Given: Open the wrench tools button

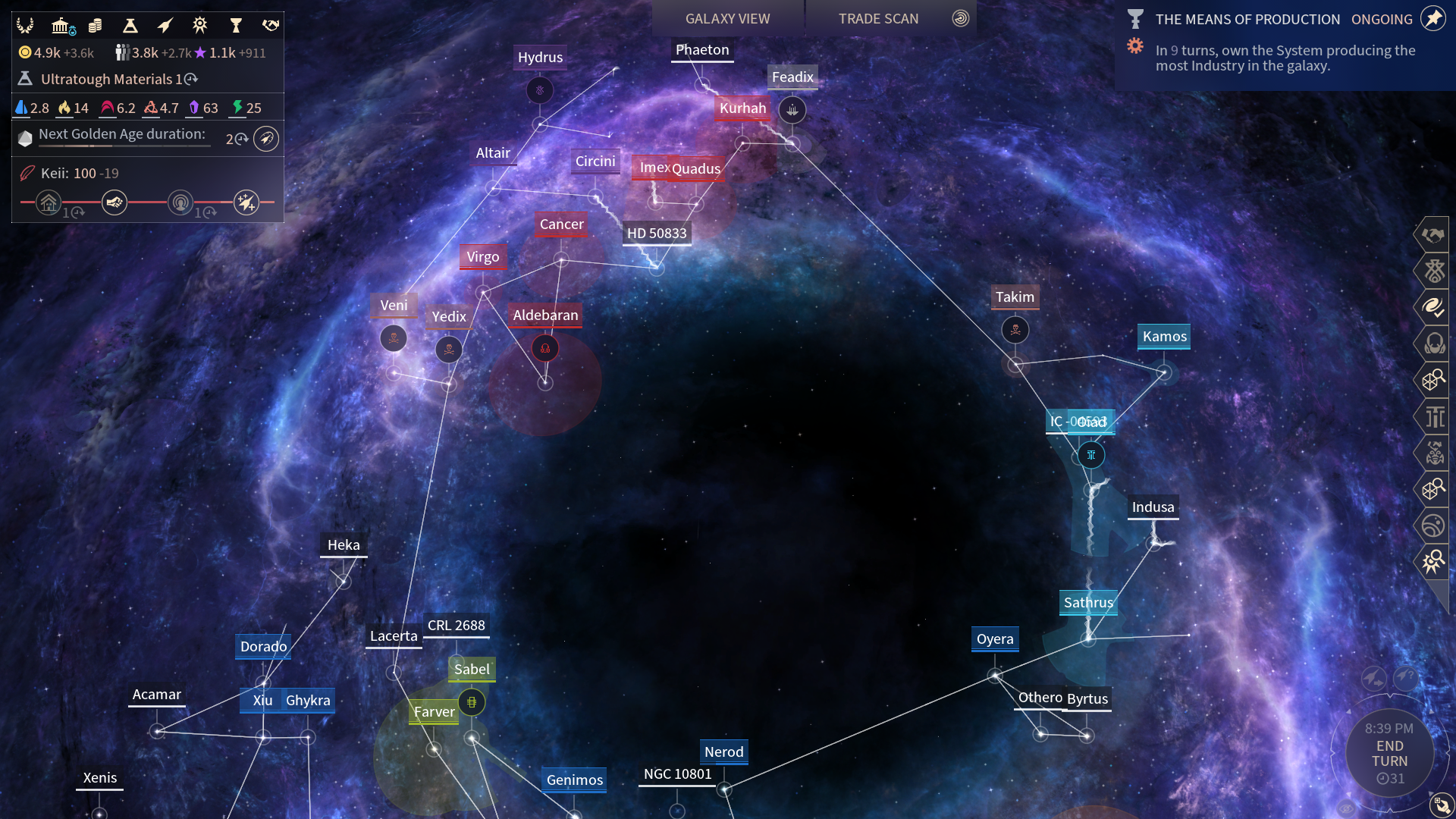Looking at the screenshot, I should coord(1441,805).
